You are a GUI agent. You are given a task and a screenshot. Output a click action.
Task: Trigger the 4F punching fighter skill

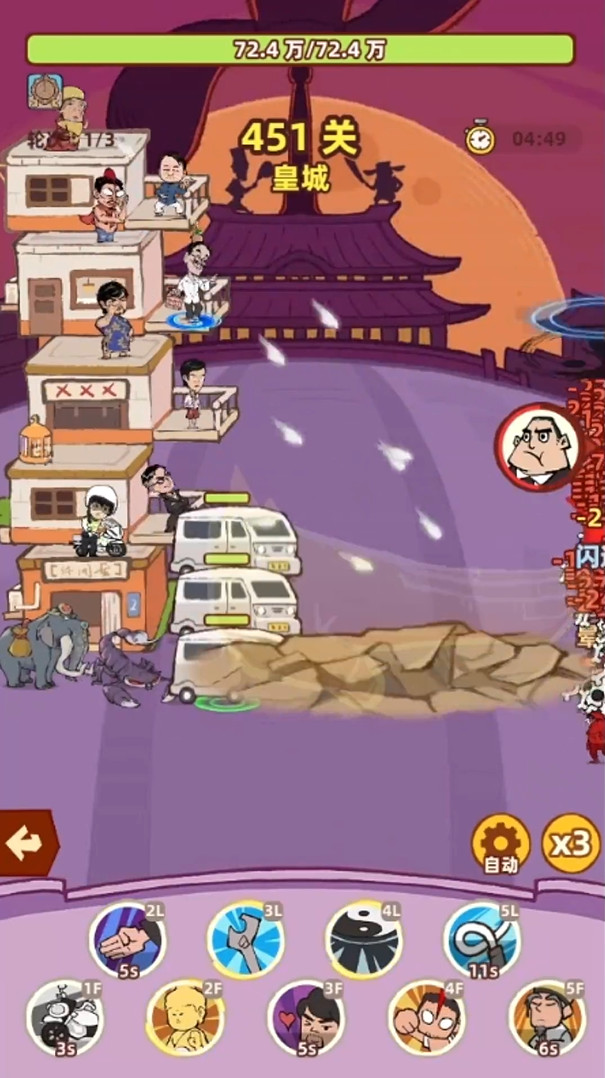(426, 1017)
